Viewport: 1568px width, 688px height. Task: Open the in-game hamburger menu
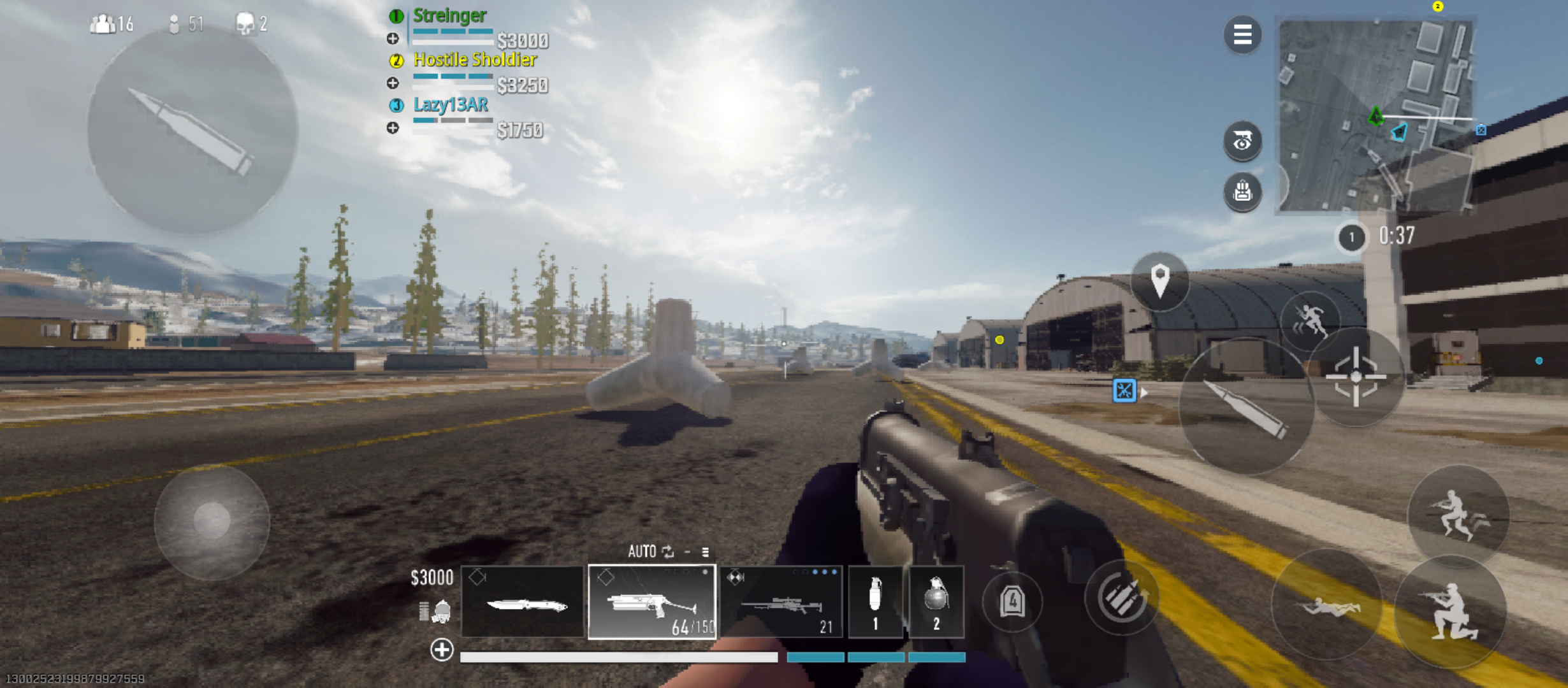[x=1243, y=35]
